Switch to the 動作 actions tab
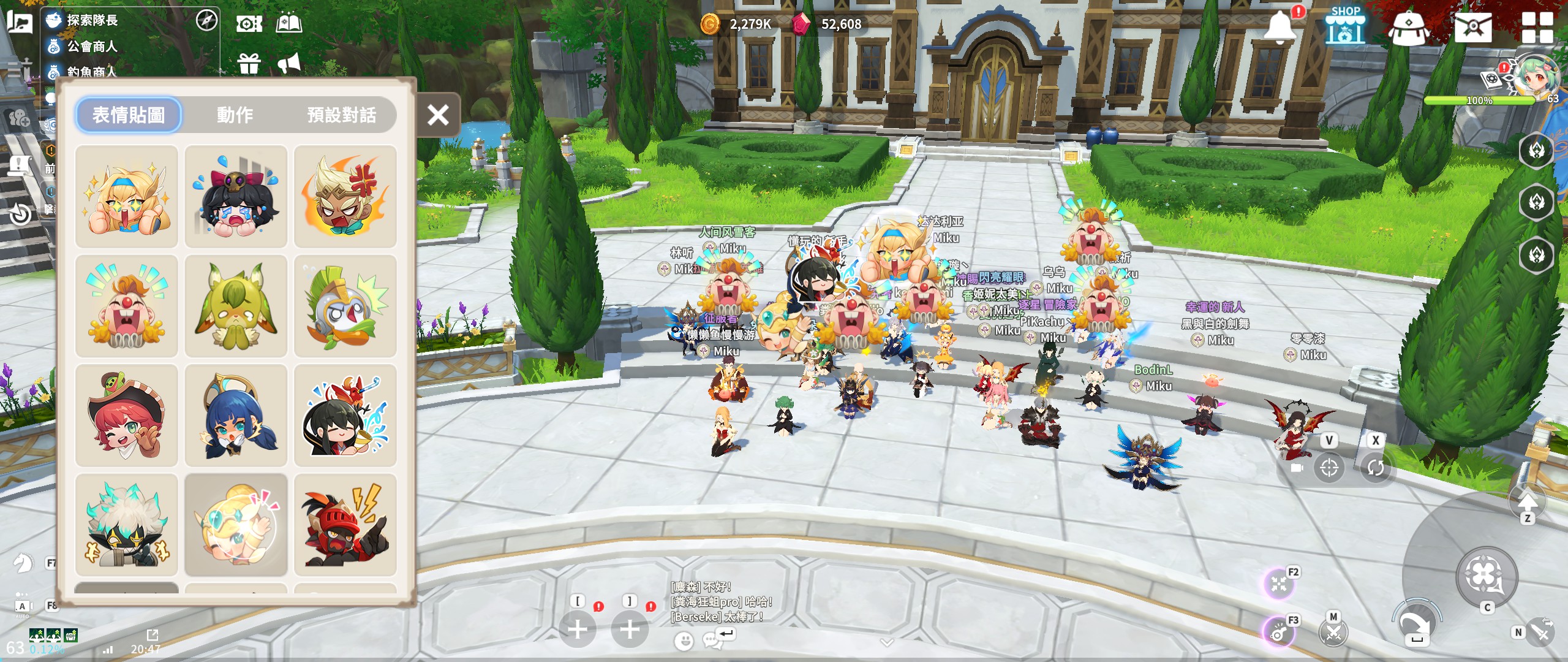Screen dimensions: 1568x662 point(235,115)
